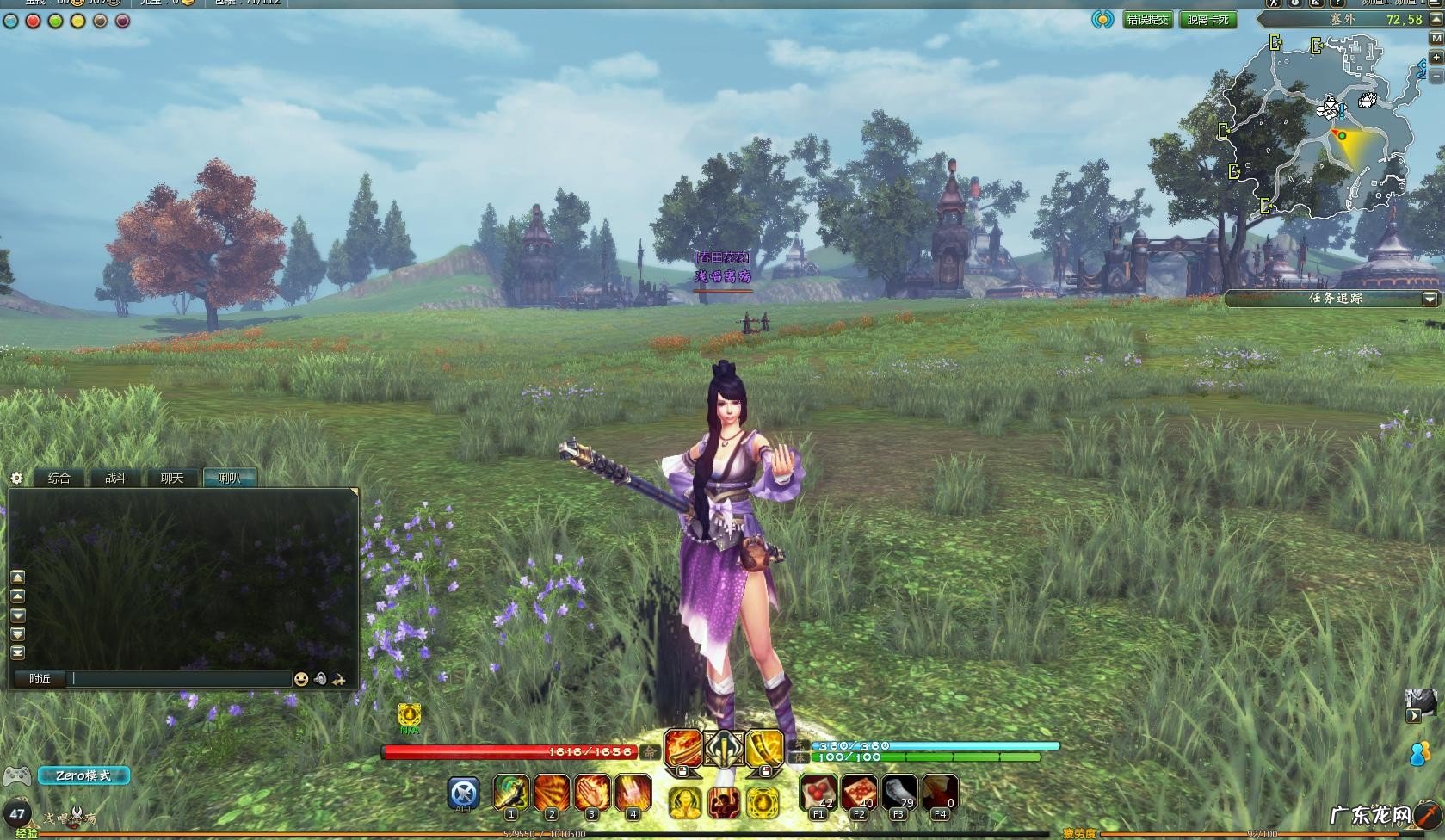Click the chat text input field
The width and height of the screenshot is (1445, 840).
click(x=181, y=679)
